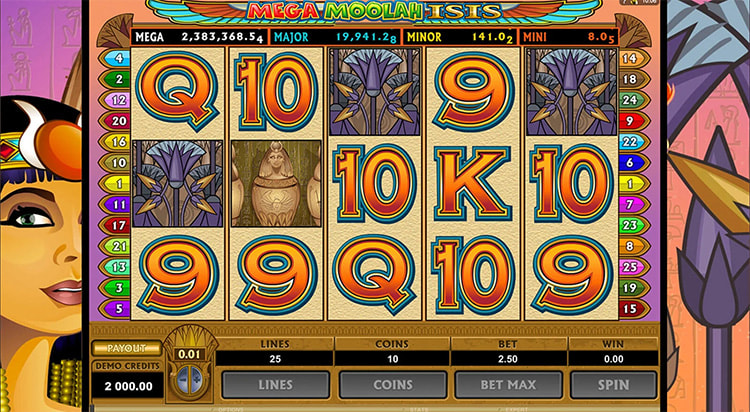This screenshot has width=750, height=412.
Task: Select payline marker number 20
Action: click(119, 120)
